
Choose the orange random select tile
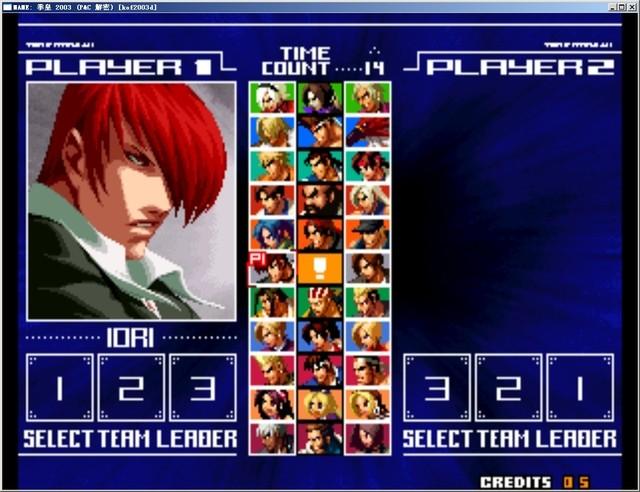[319, 268]
